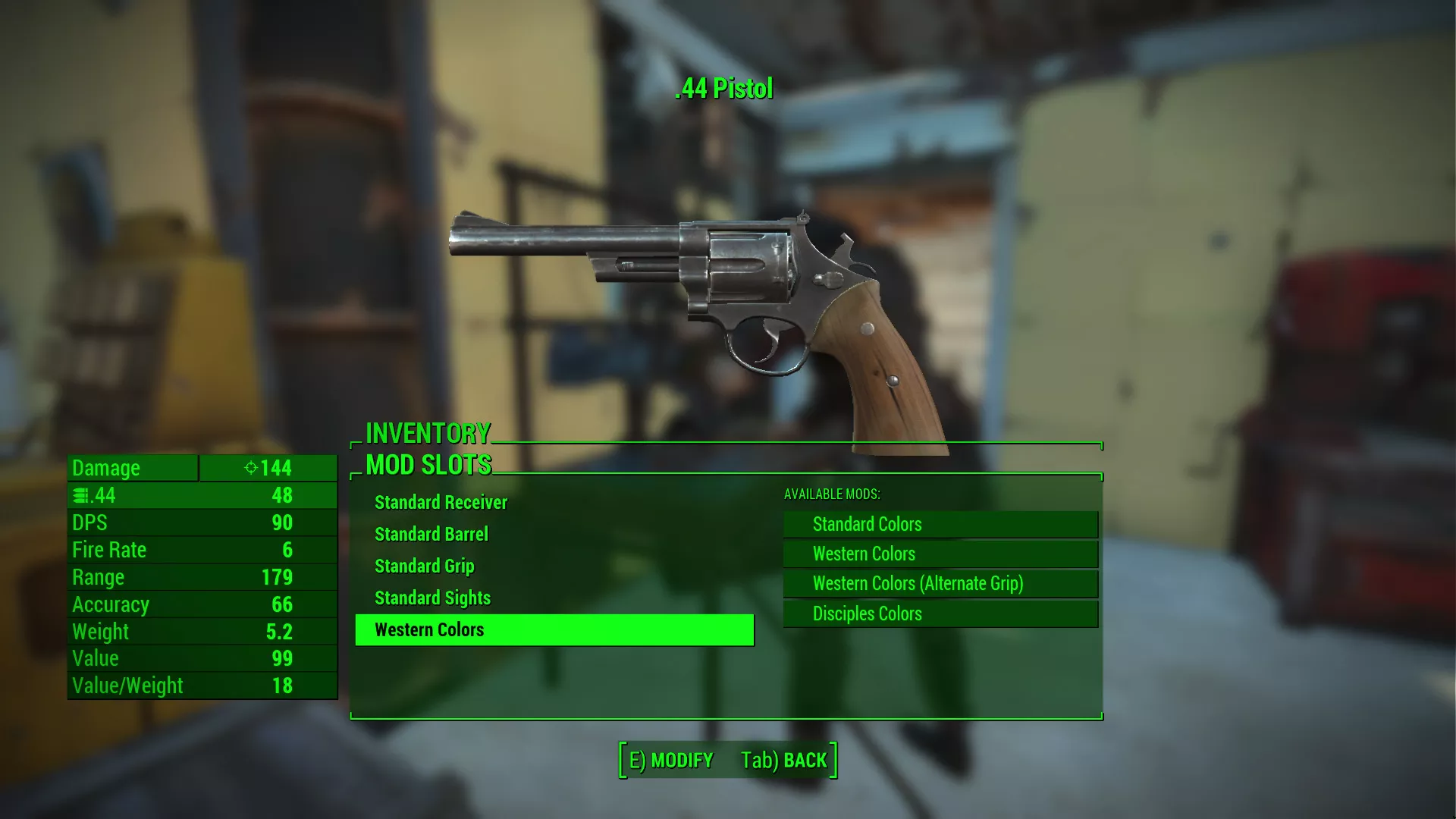Choose Western Colors in the available mods list
This screenshot has width=1456, height=819.
(x=940, y=554)
